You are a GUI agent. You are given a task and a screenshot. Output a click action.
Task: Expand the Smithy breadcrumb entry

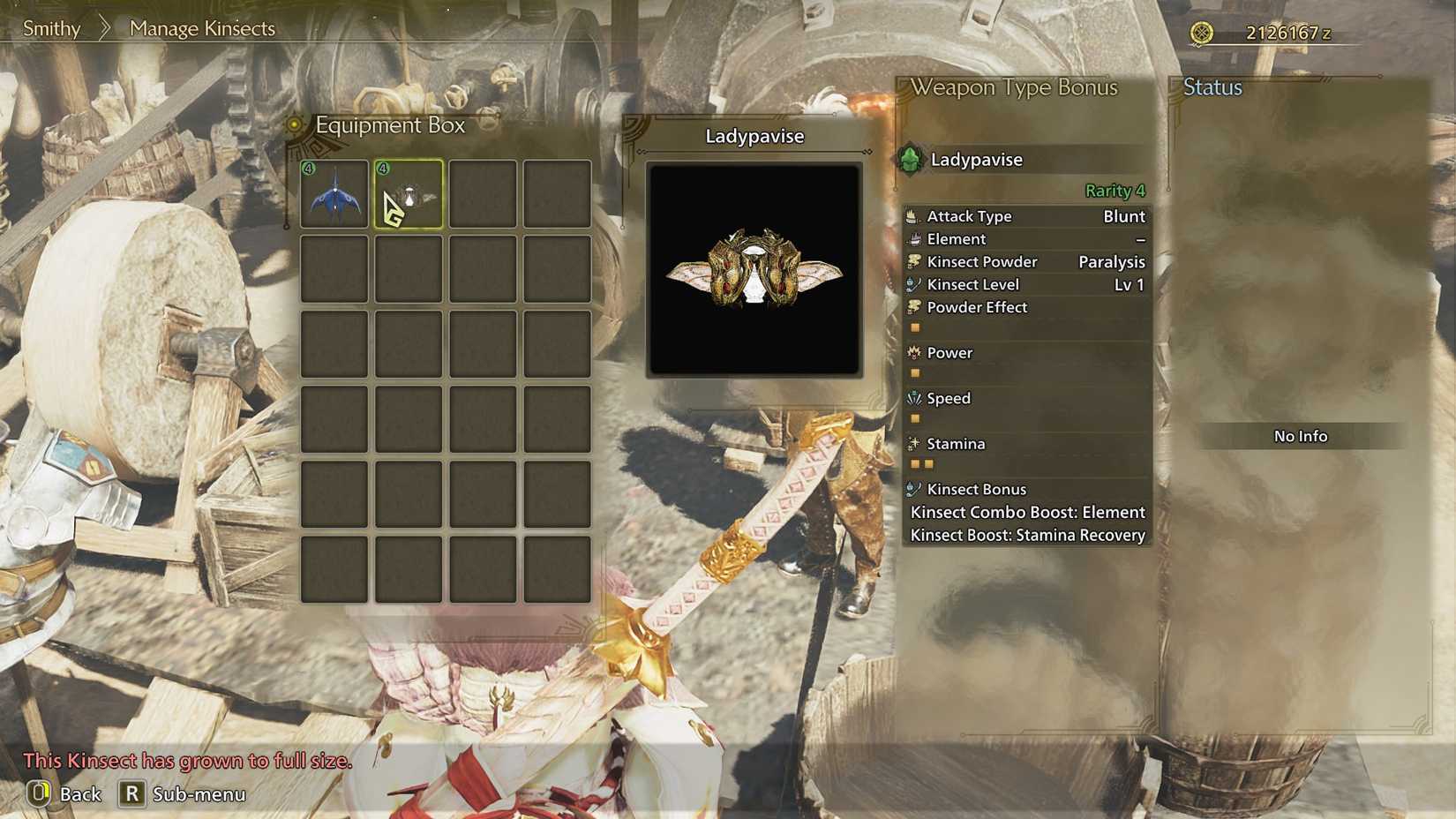50,28
